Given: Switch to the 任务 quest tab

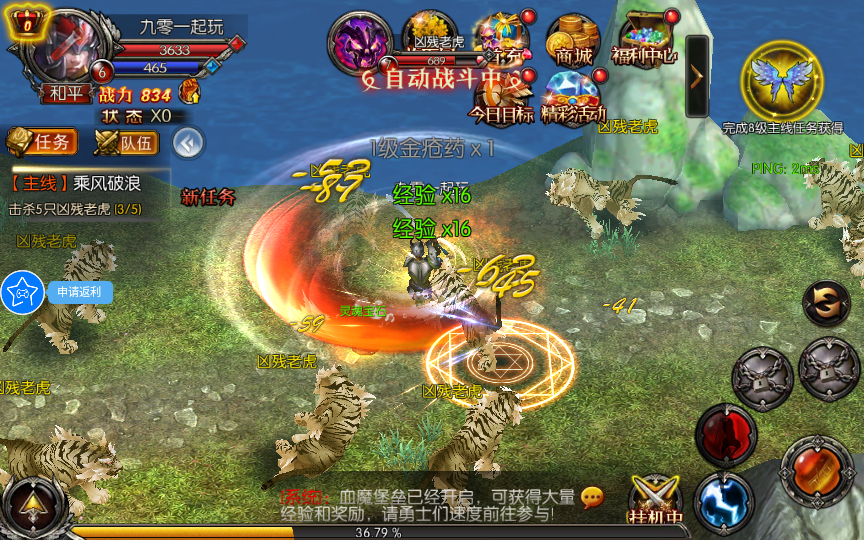Looking at the screenshot, I should tap(42, 141).
